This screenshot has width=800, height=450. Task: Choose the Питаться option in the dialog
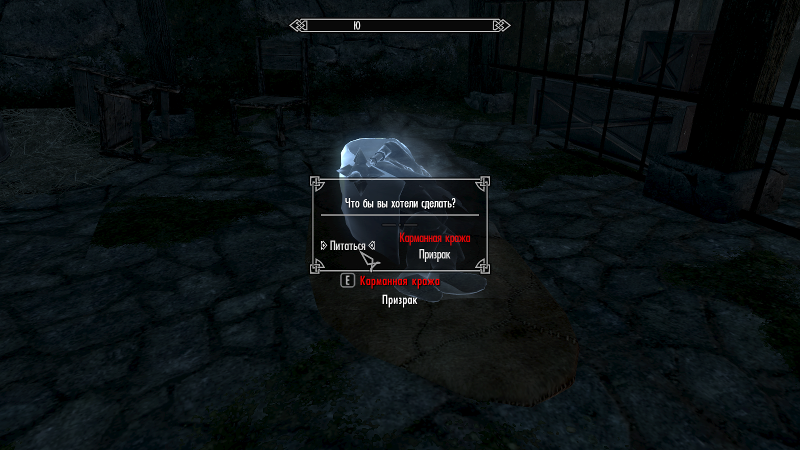(346, 245)
